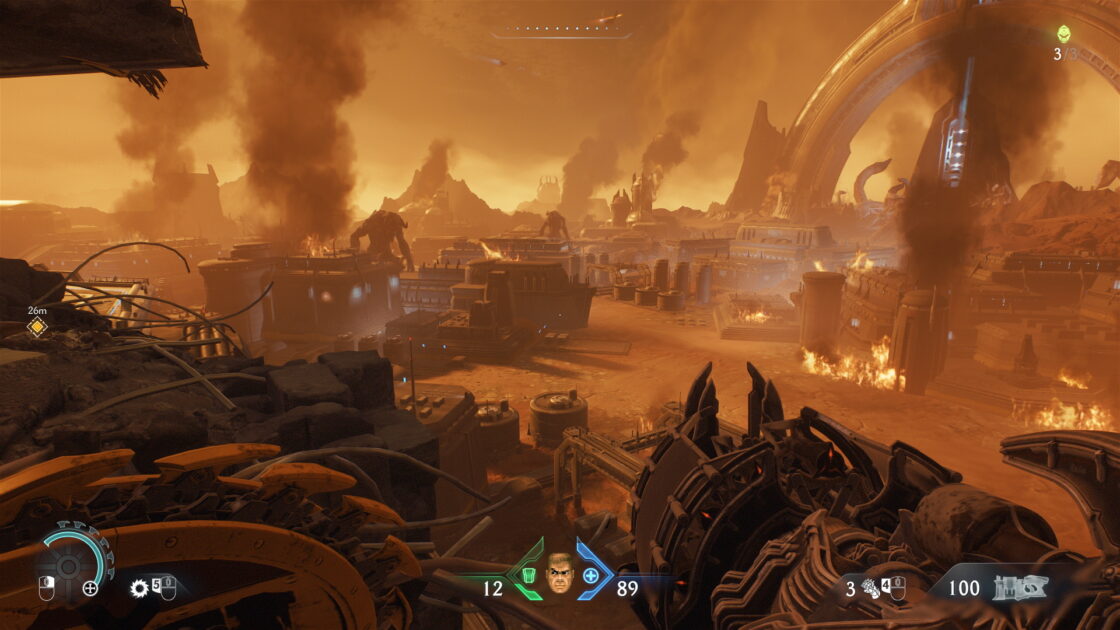Viewport: 1120px width, 630px height.
Task: Click the Doom Slayer face portrait
Action: (x=560, y=574)
